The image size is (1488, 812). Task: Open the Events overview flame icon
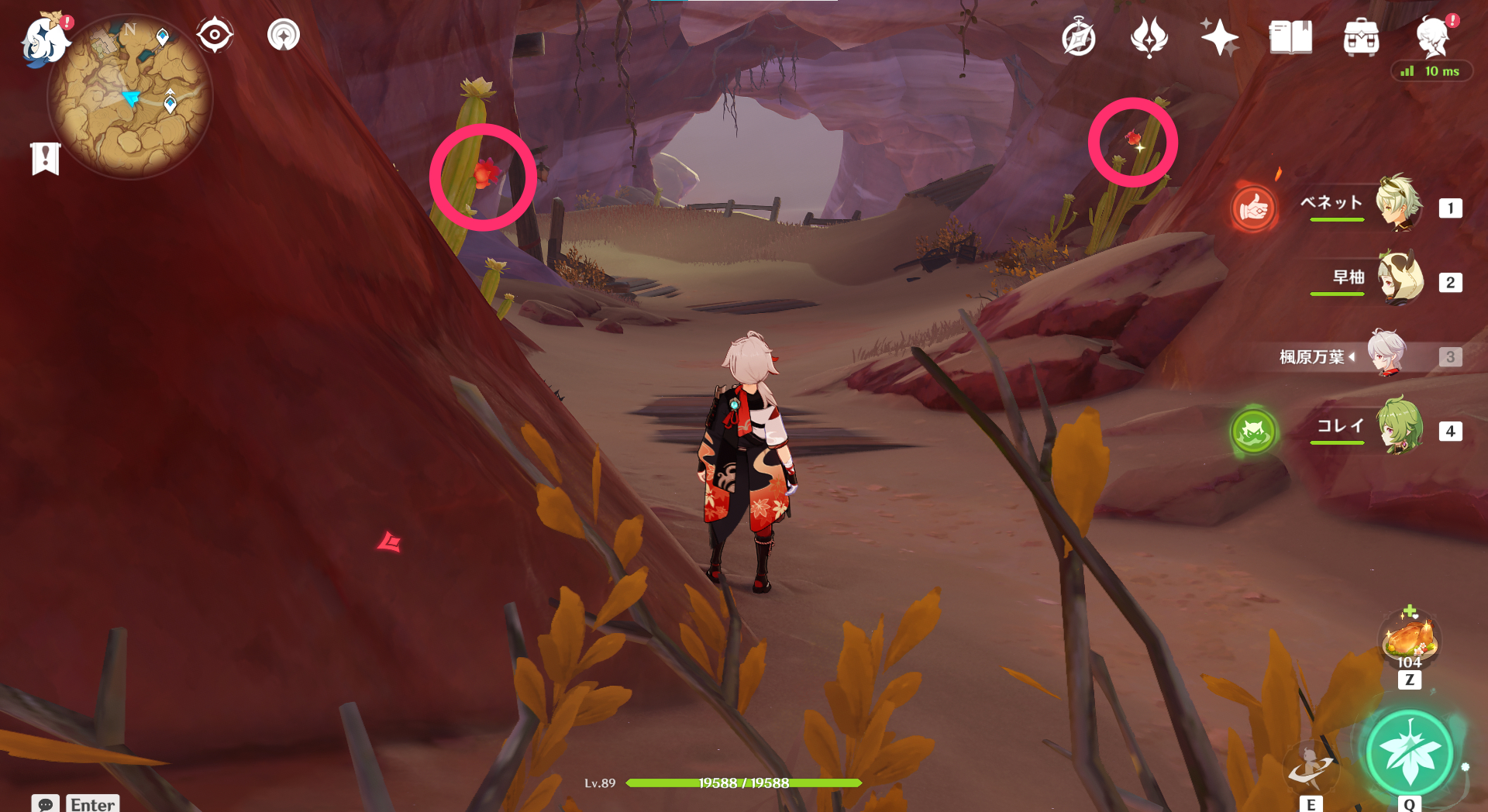click(1149, 36)
